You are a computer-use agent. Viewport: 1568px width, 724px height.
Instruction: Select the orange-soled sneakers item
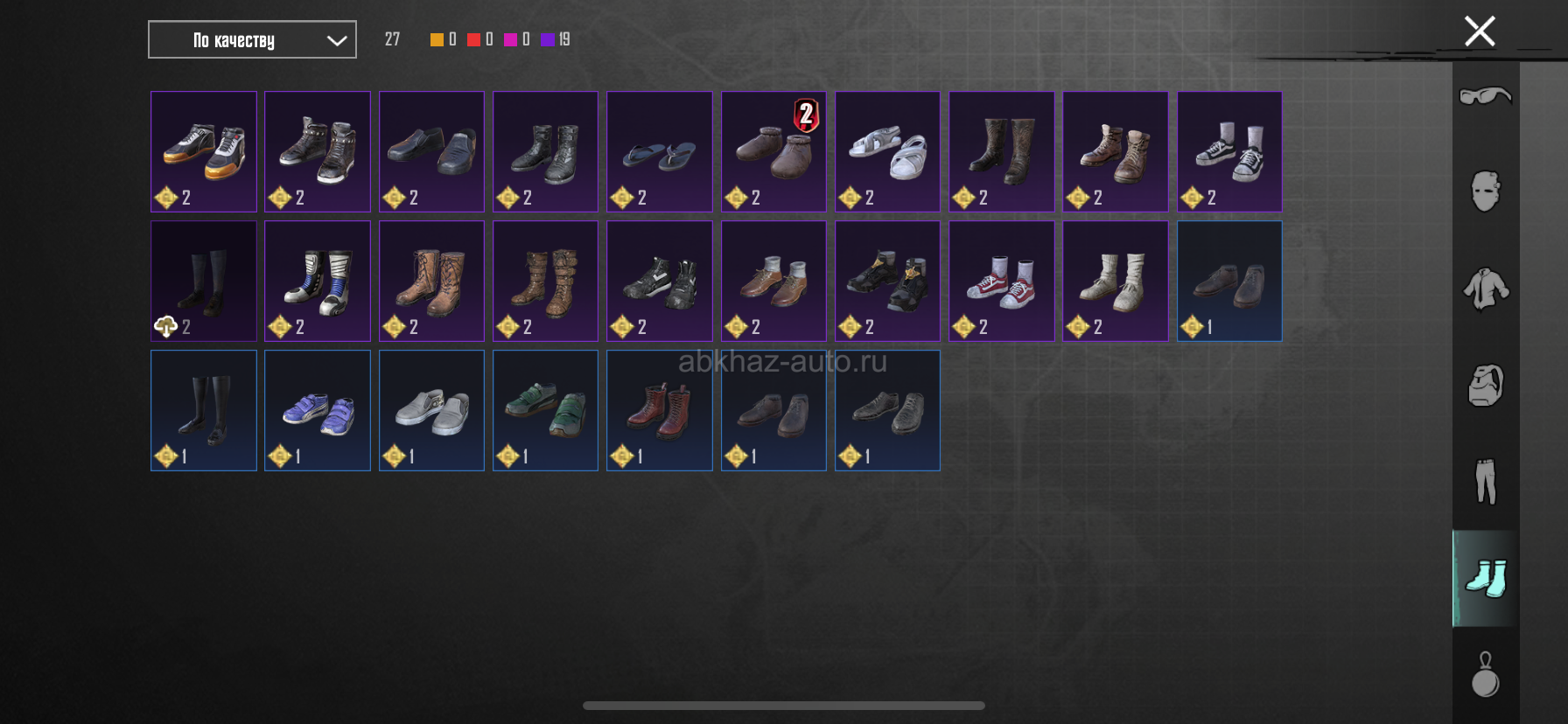[204, 151]
